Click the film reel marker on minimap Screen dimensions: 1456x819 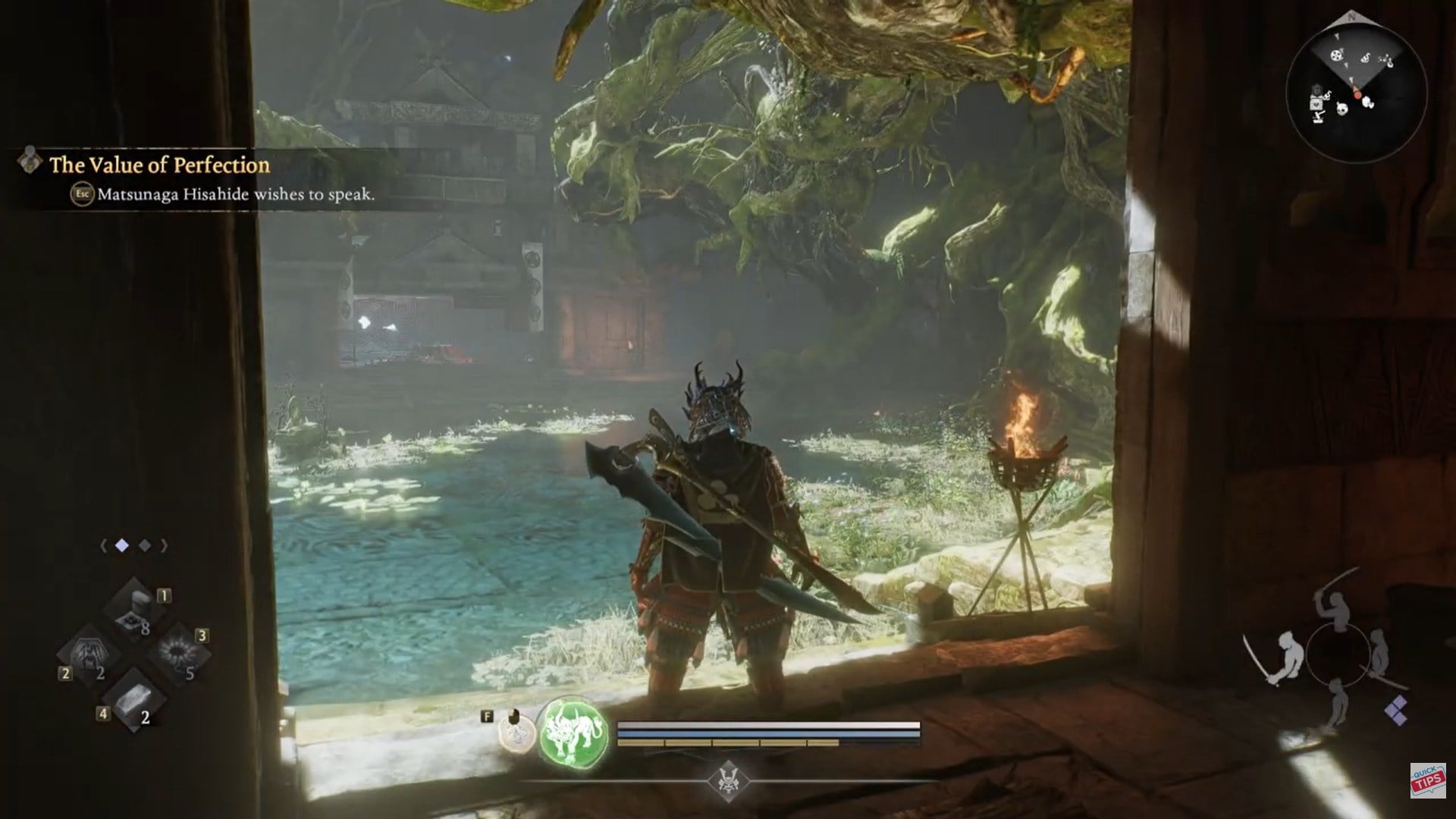1336,55
